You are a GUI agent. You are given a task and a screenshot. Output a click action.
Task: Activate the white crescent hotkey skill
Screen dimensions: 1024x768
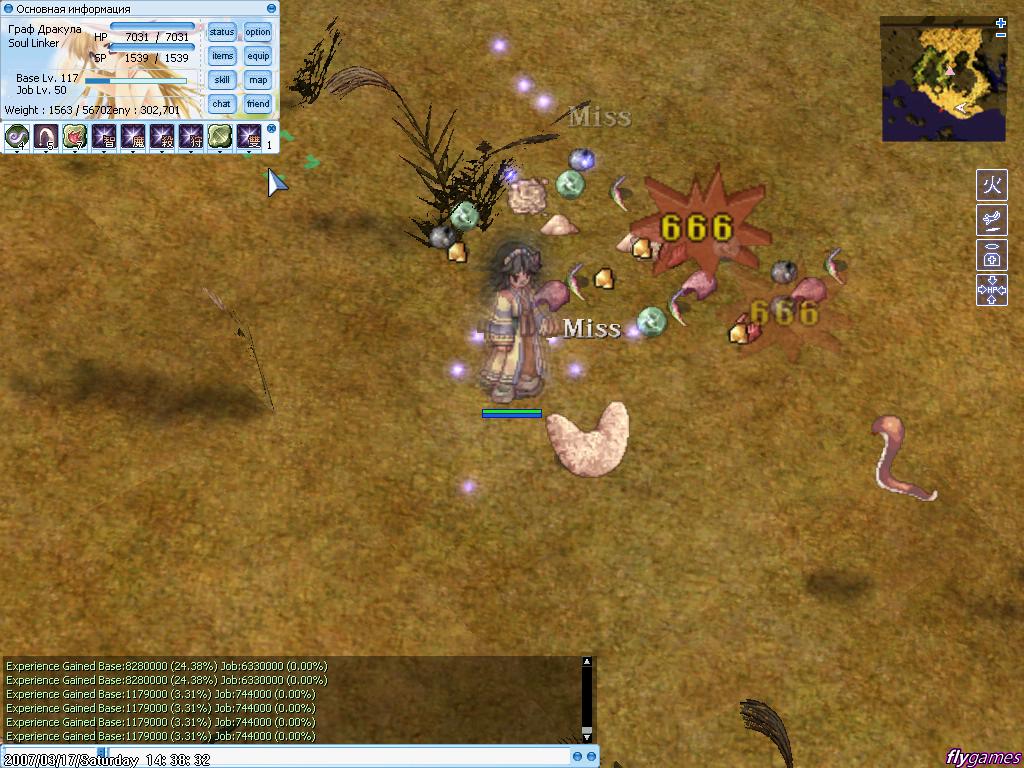coord(46,137)
